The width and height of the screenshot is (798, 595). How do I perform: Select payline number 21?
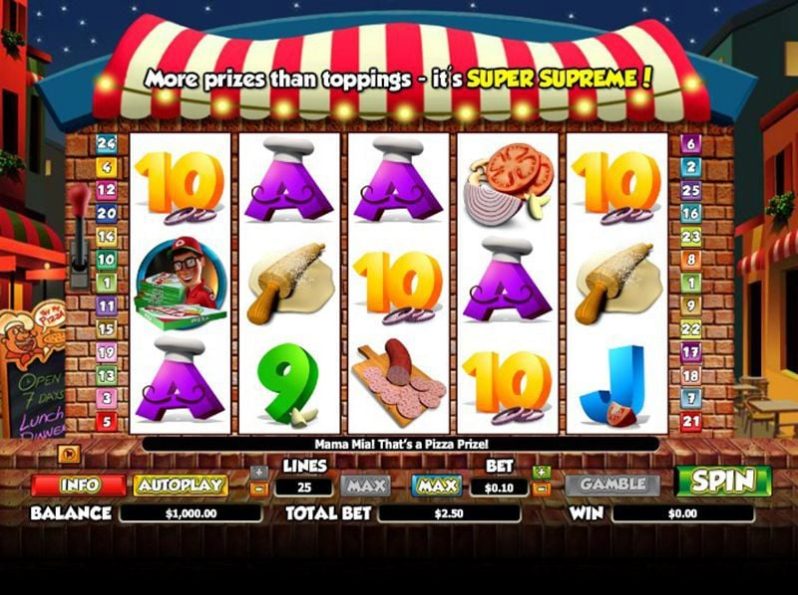[x=690, y=422]
